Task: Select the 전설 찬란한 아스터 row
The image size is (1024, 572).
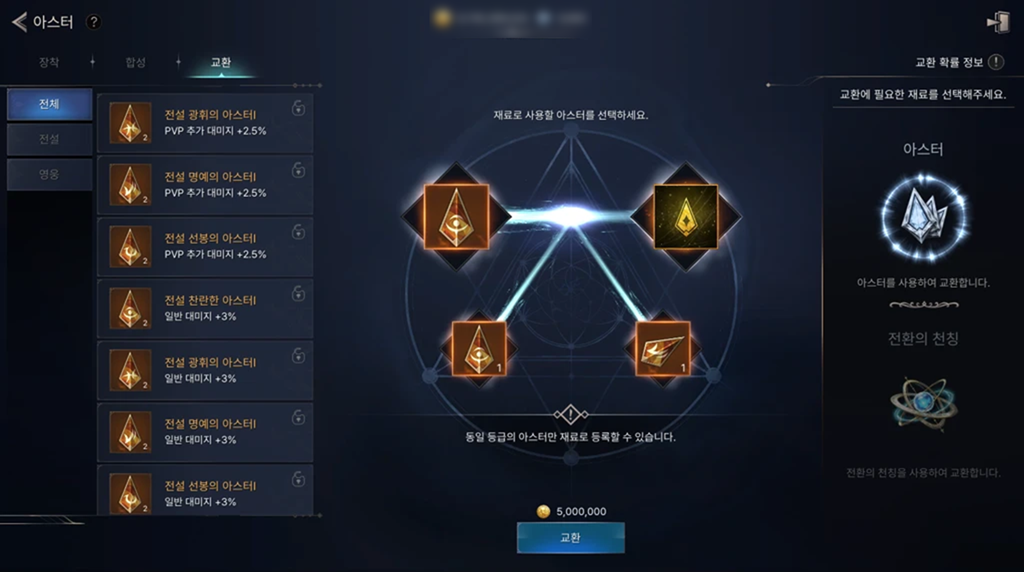Action: coord(205,308)
